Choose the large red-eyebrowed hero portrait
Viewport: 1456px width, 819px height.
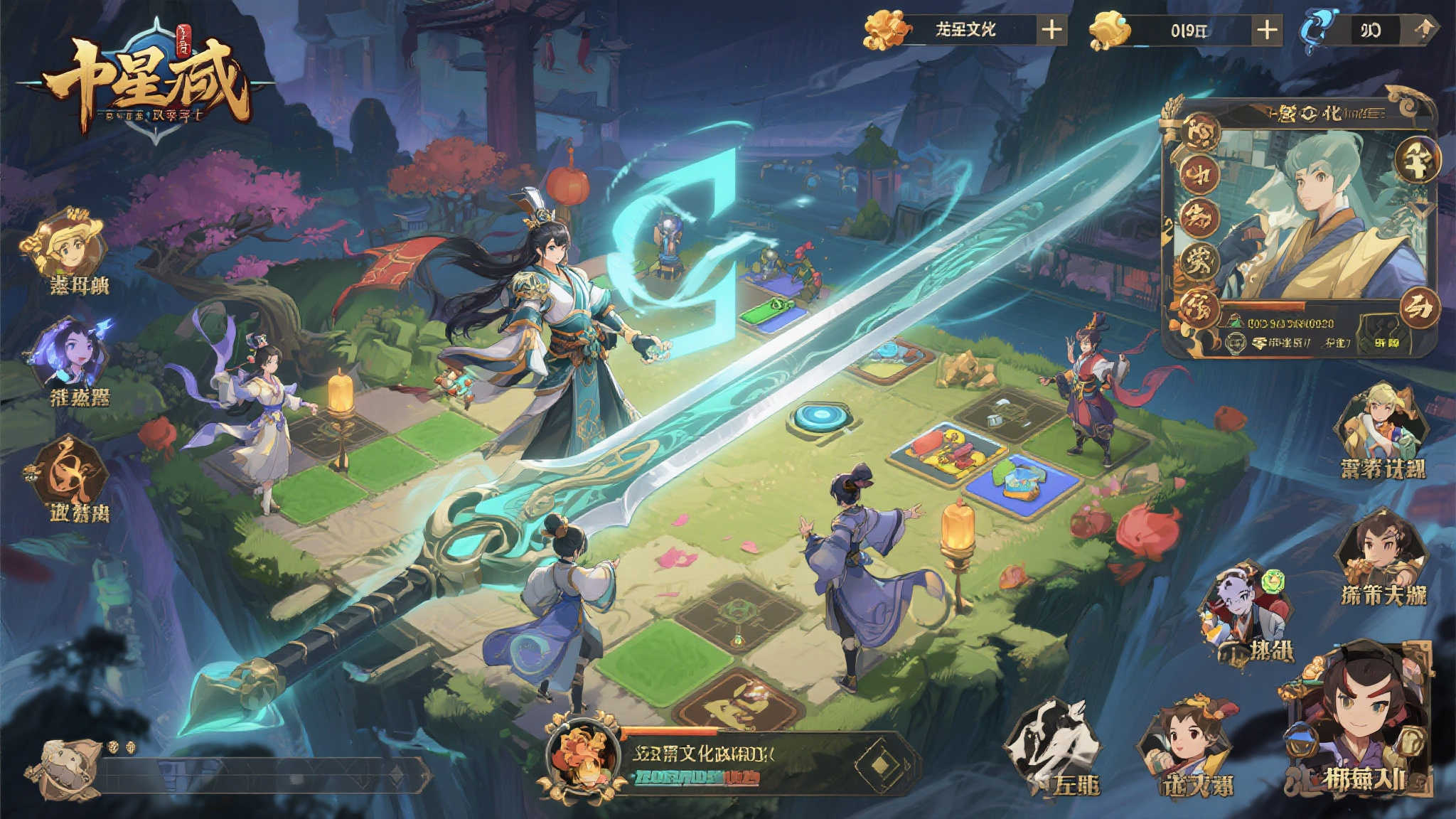(x=1358, y=718)
